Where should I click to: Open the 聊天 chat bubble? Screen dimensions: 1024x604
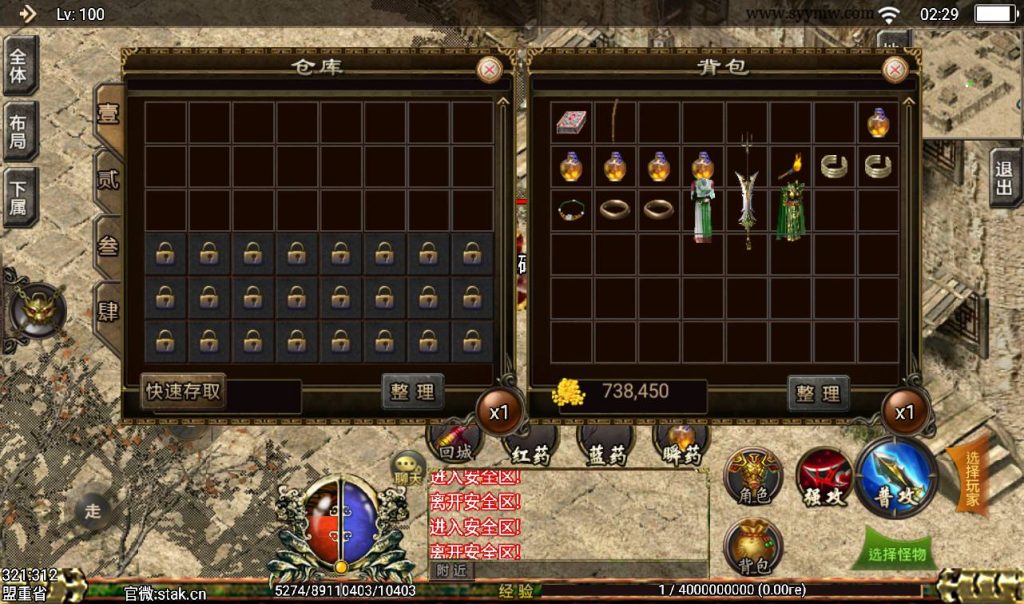tap(408, 466)
